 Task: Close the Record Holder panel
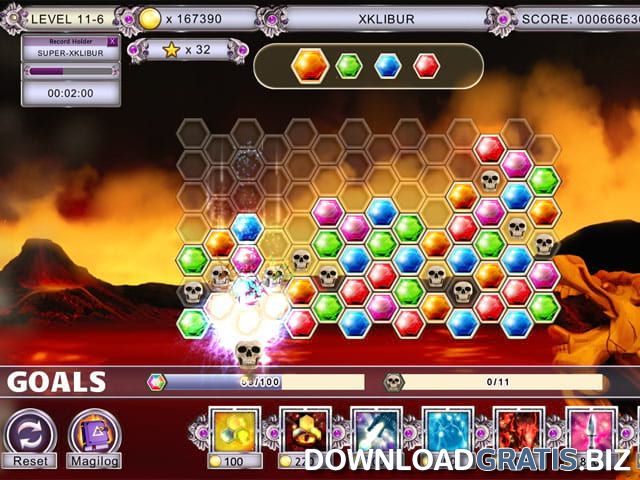click(111, 42)
